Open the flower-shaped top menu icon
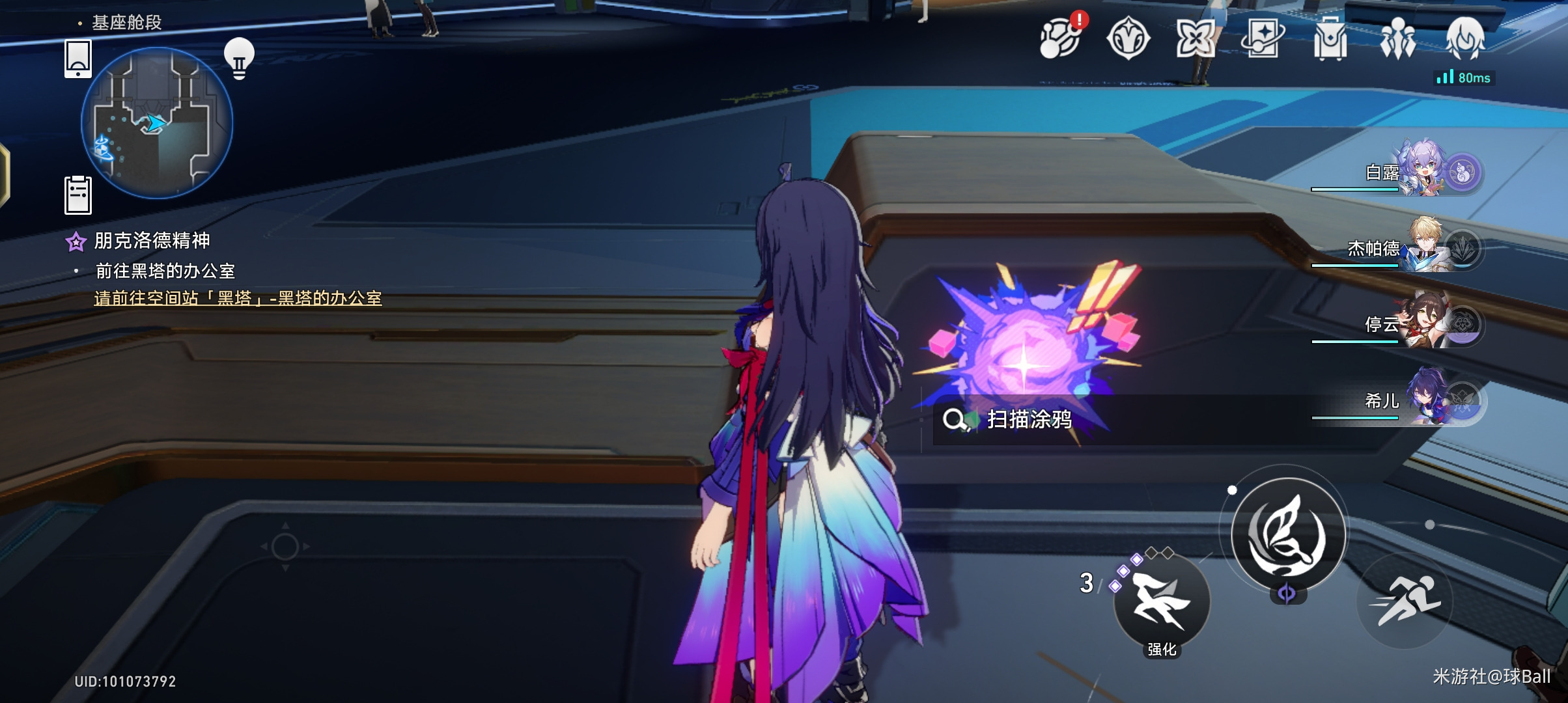This screenshot has width=1568, height=703. 1195,39
